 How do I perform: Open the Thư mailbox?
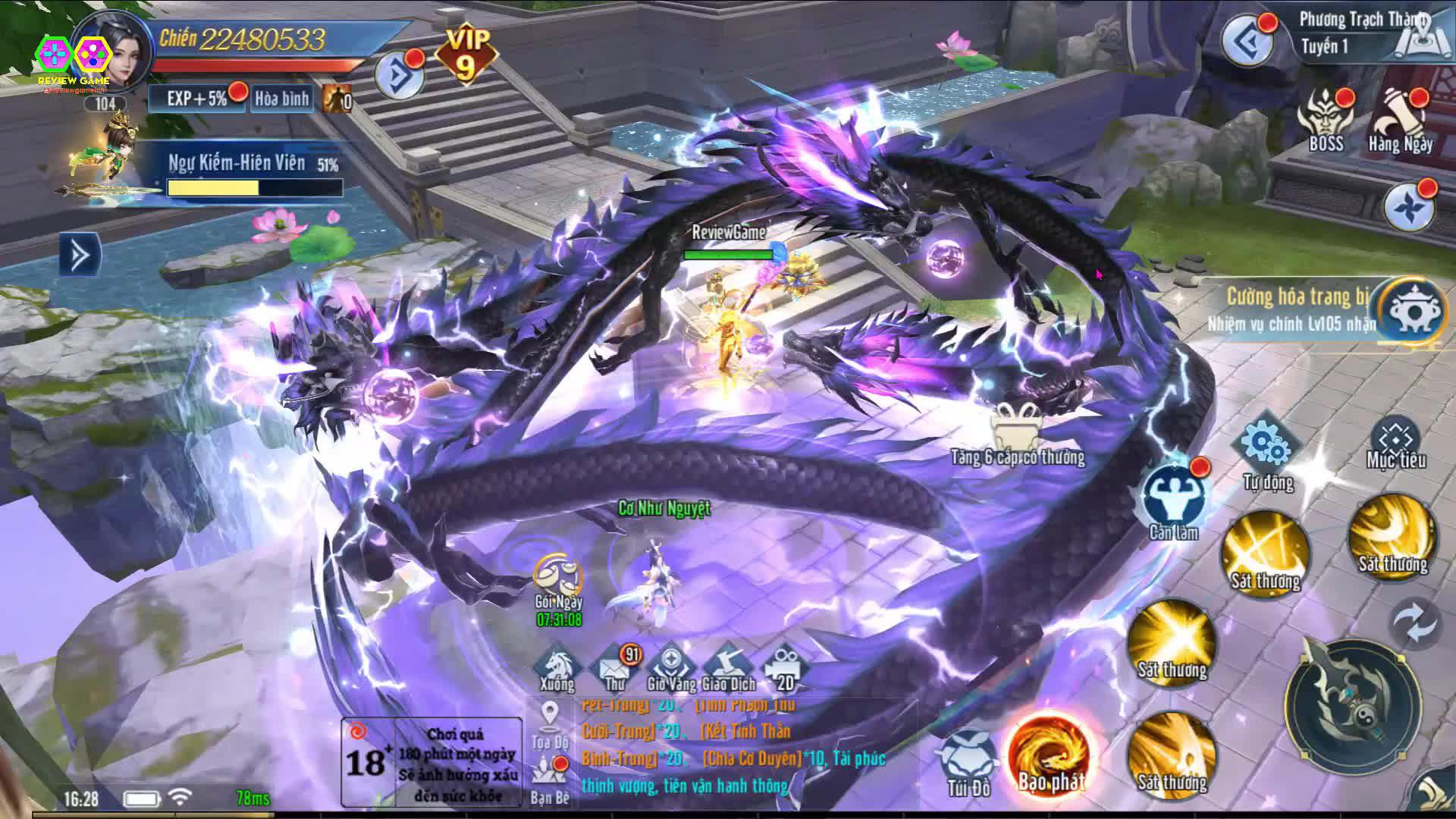pyautogui.click(x=615, y=668)
